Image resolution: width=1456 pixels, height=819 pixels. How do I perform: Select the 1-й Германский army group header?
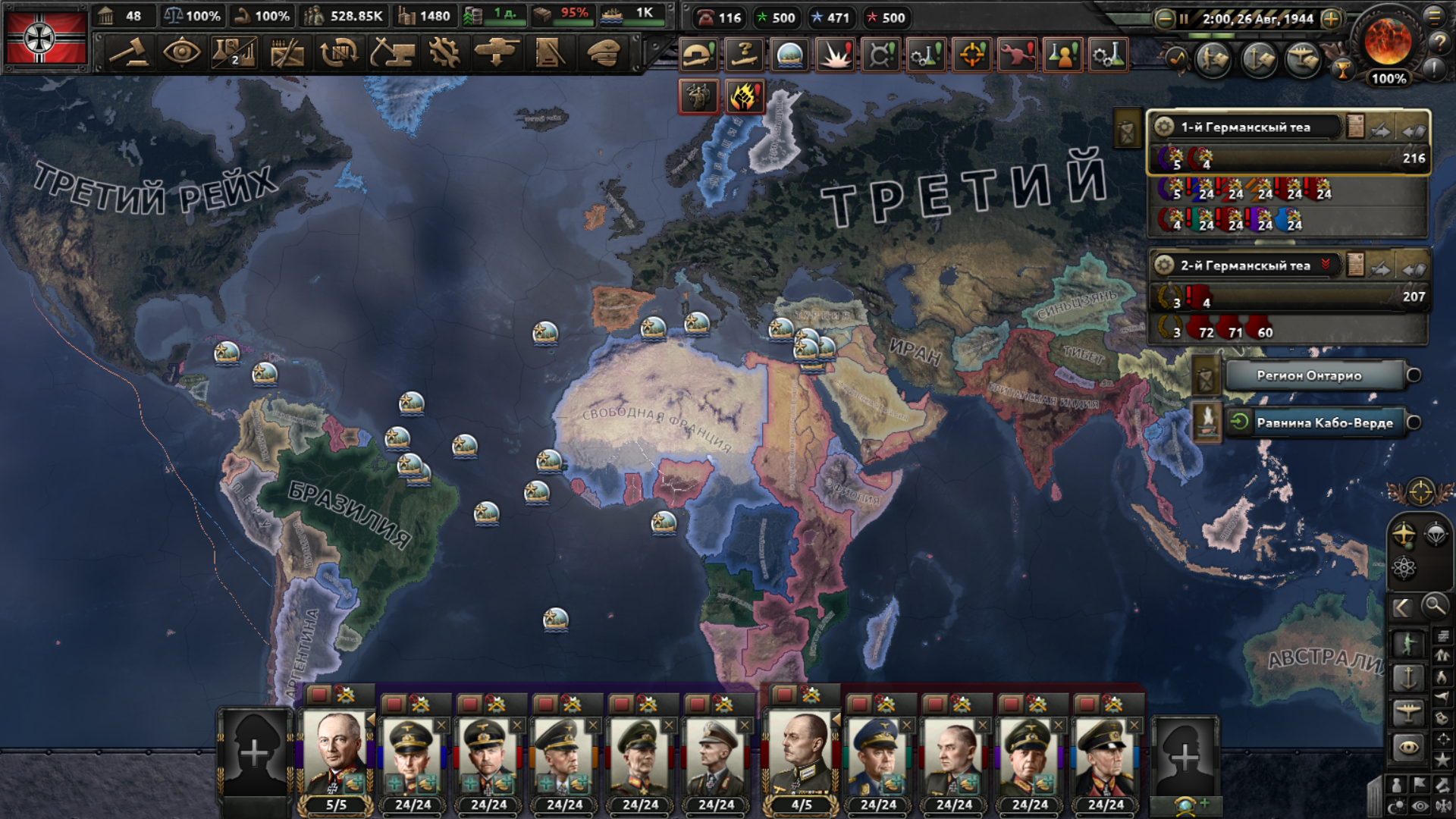point(1245,127)
